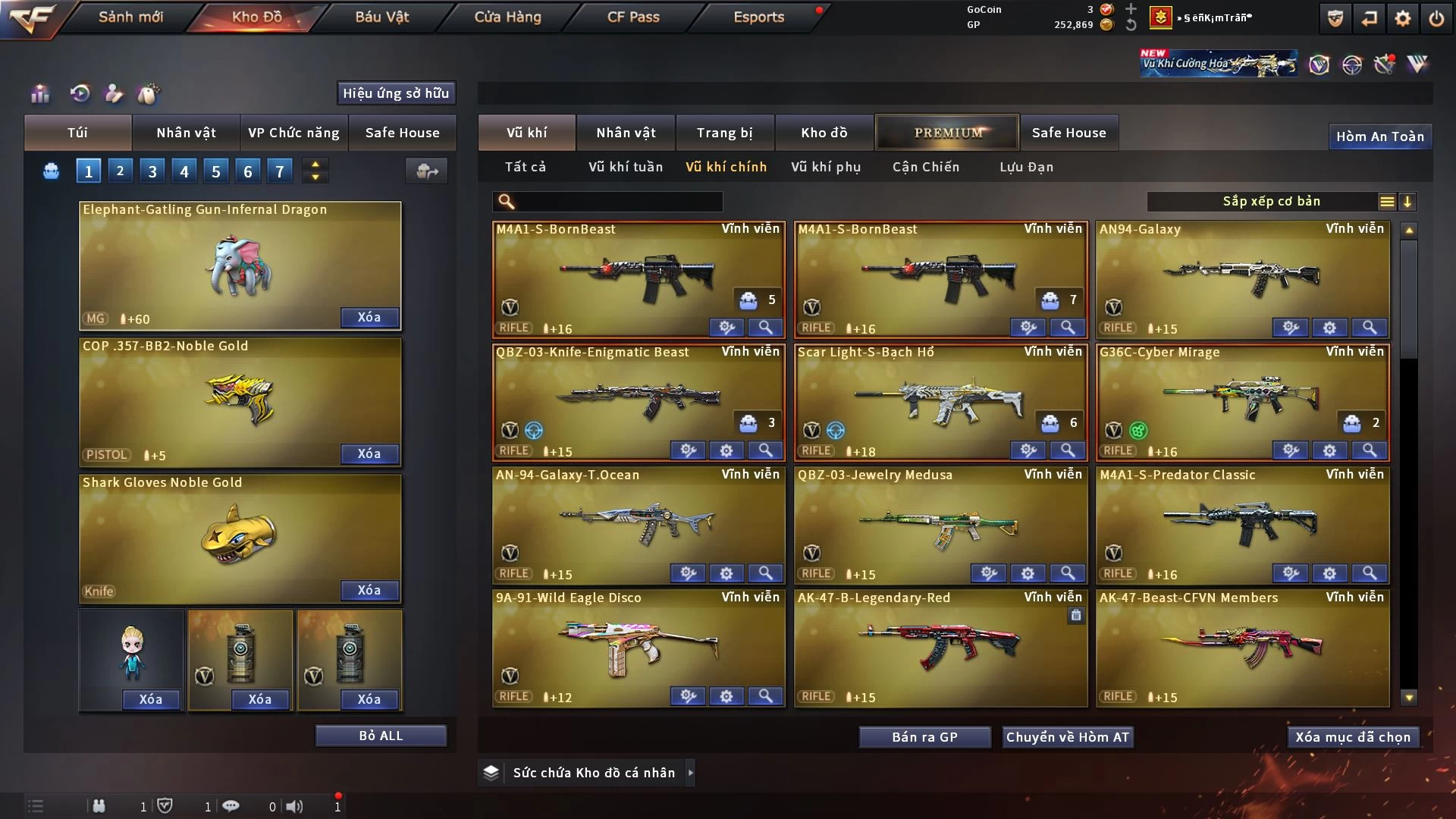Select the Vũ khí phụ filter

point(826,167)
